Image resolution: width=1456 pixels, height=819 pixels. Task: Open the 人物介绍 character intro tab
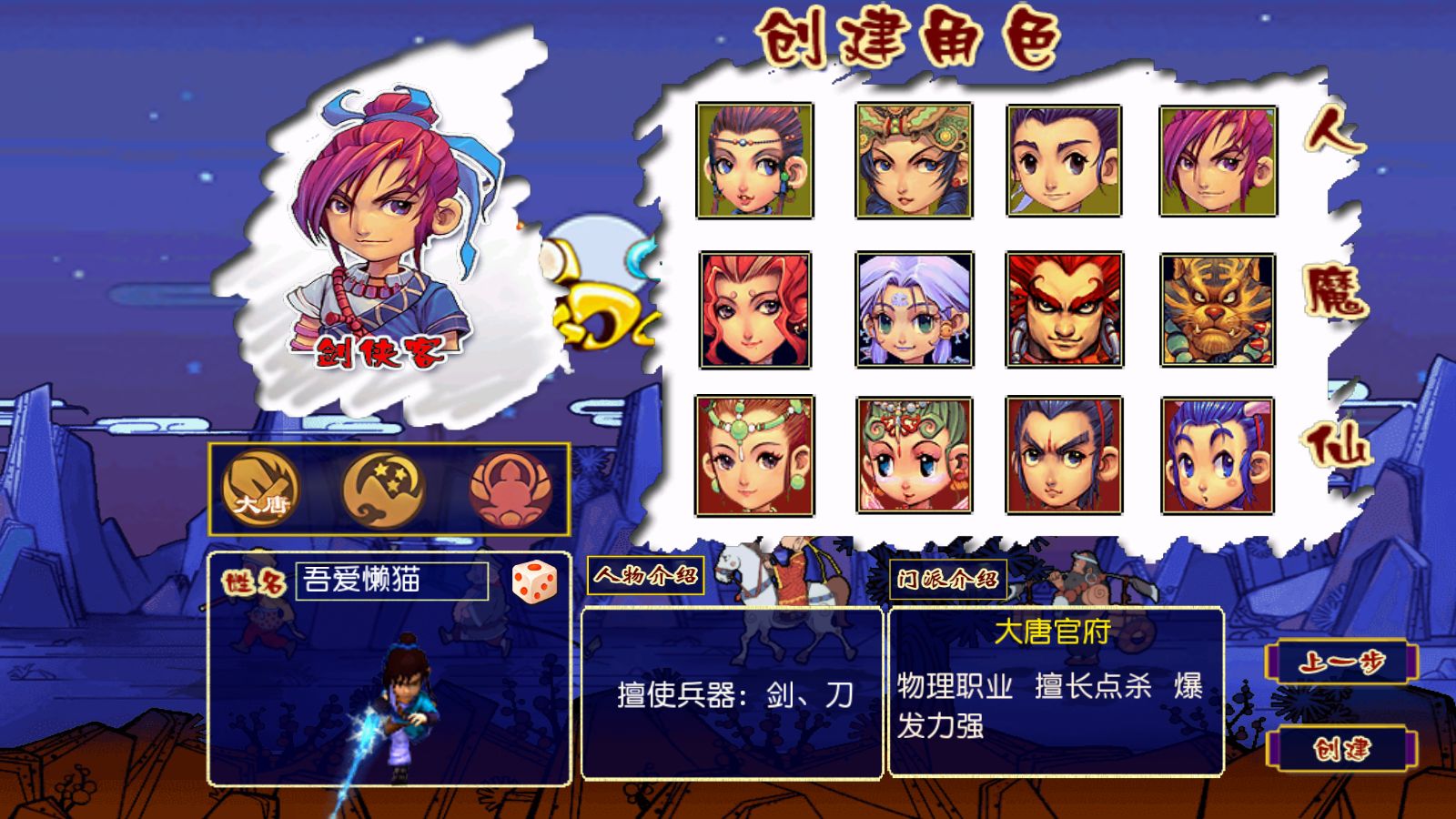coord(645,575)
